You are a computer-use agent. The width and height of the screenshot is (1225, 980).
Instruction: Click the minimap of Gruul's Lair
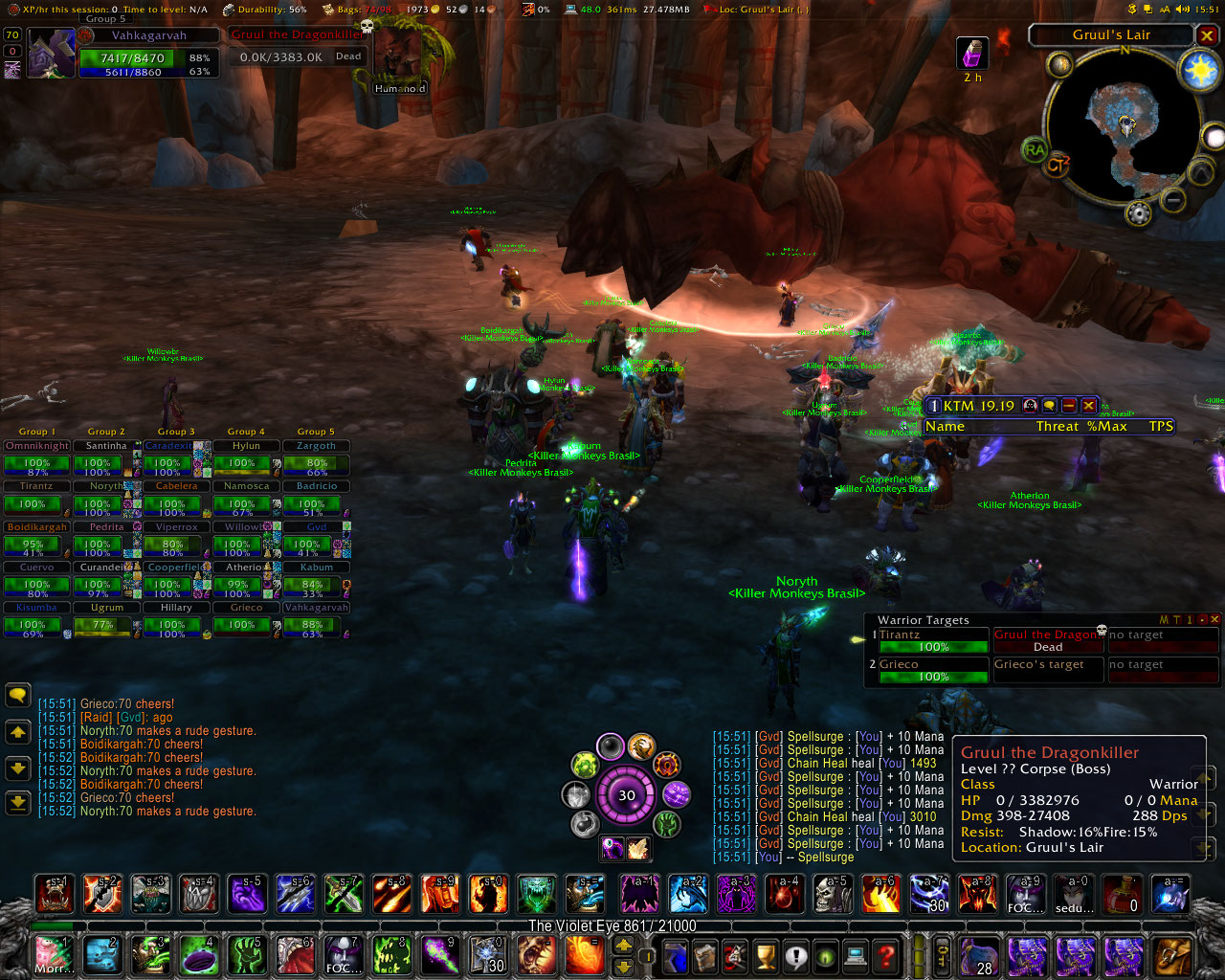pyautogui.click(x=1126, y=124)
